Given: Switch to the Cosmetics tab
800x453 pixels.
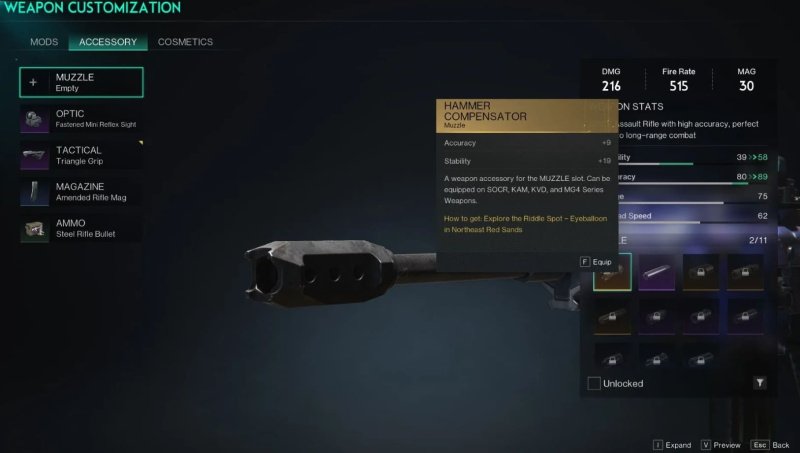Looking at the screenshot, I should pos(185,42).
